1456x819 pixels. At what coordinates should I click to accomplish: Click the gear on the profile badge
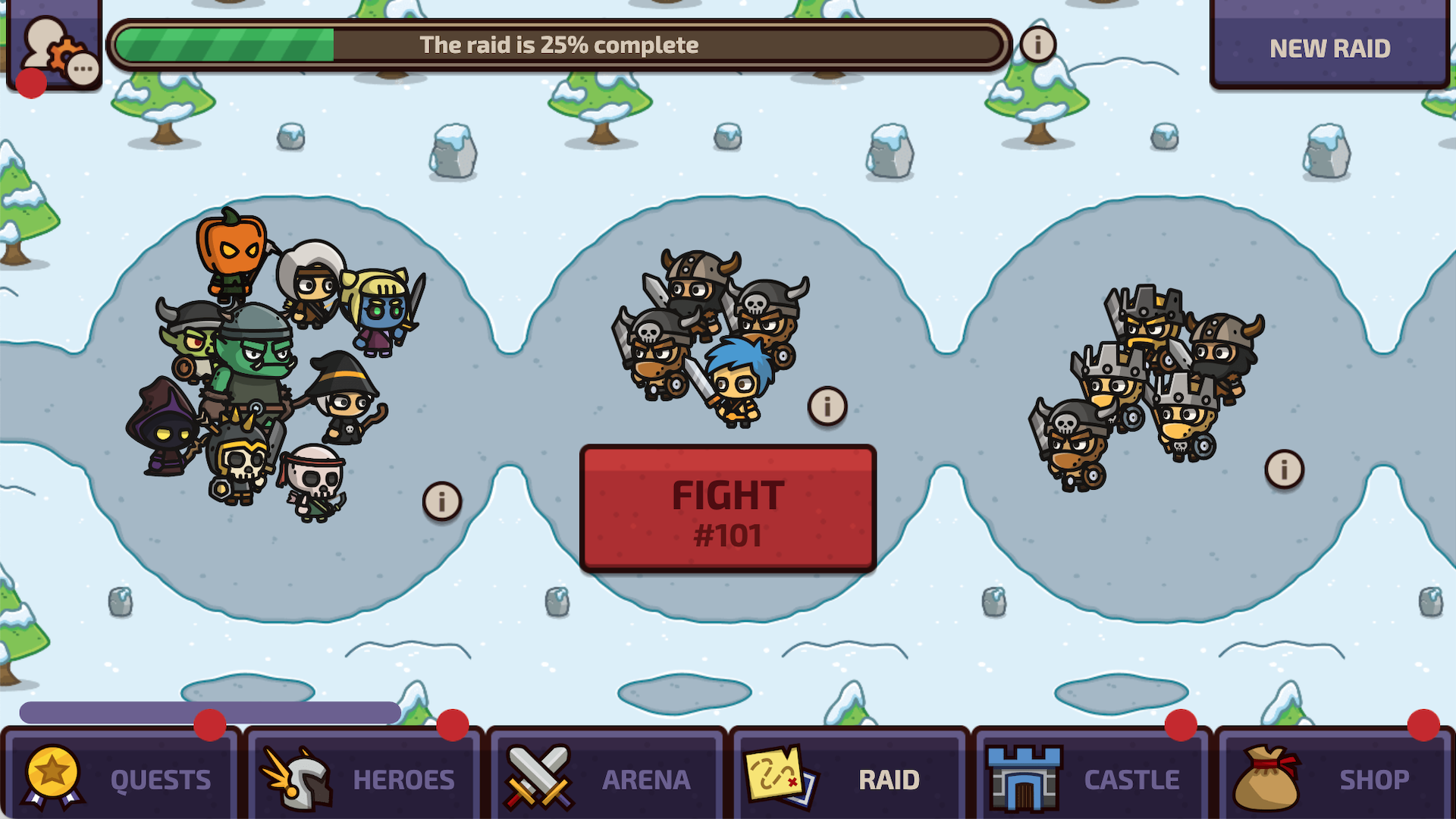pyautogui.click(x=66, y=56)
